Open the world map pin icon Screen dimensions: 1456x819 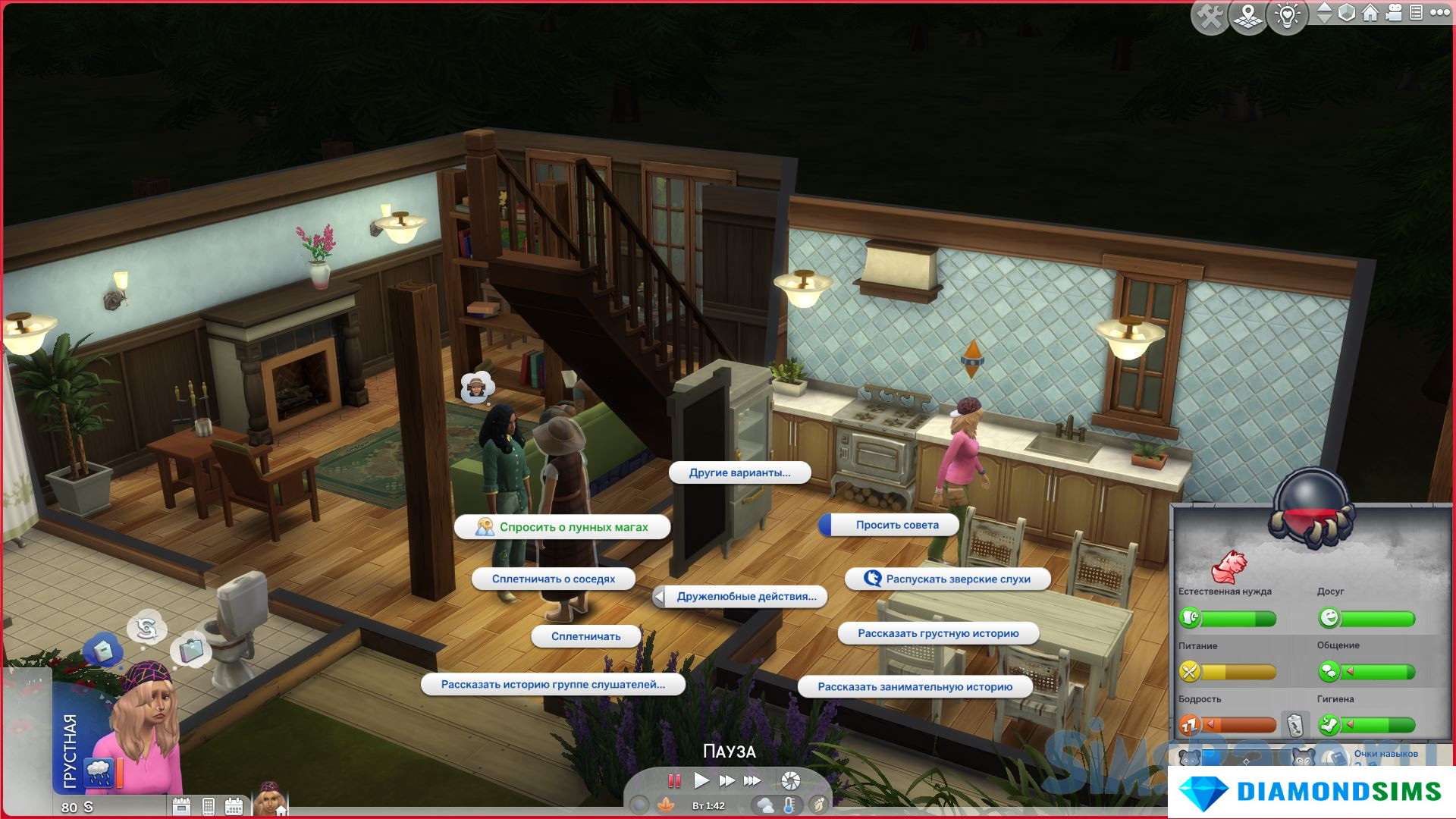tap(1249, 16)
